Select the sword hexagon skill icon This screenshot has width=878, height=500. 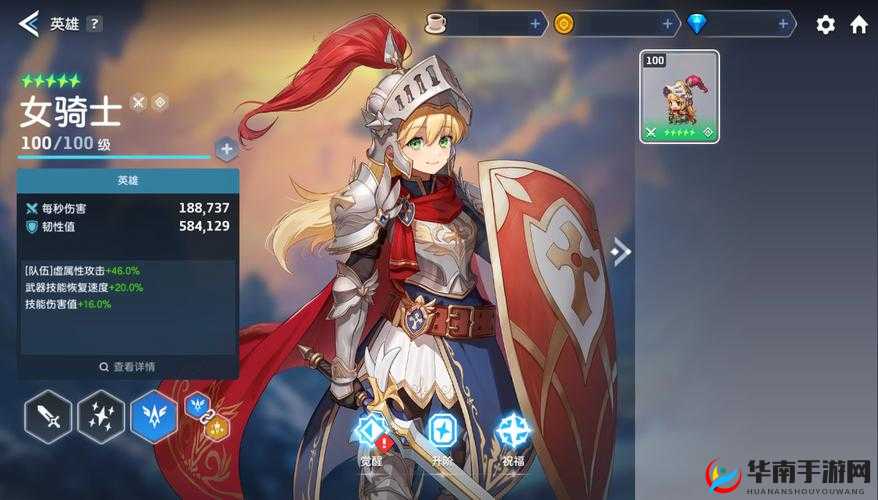coord(48,416)
